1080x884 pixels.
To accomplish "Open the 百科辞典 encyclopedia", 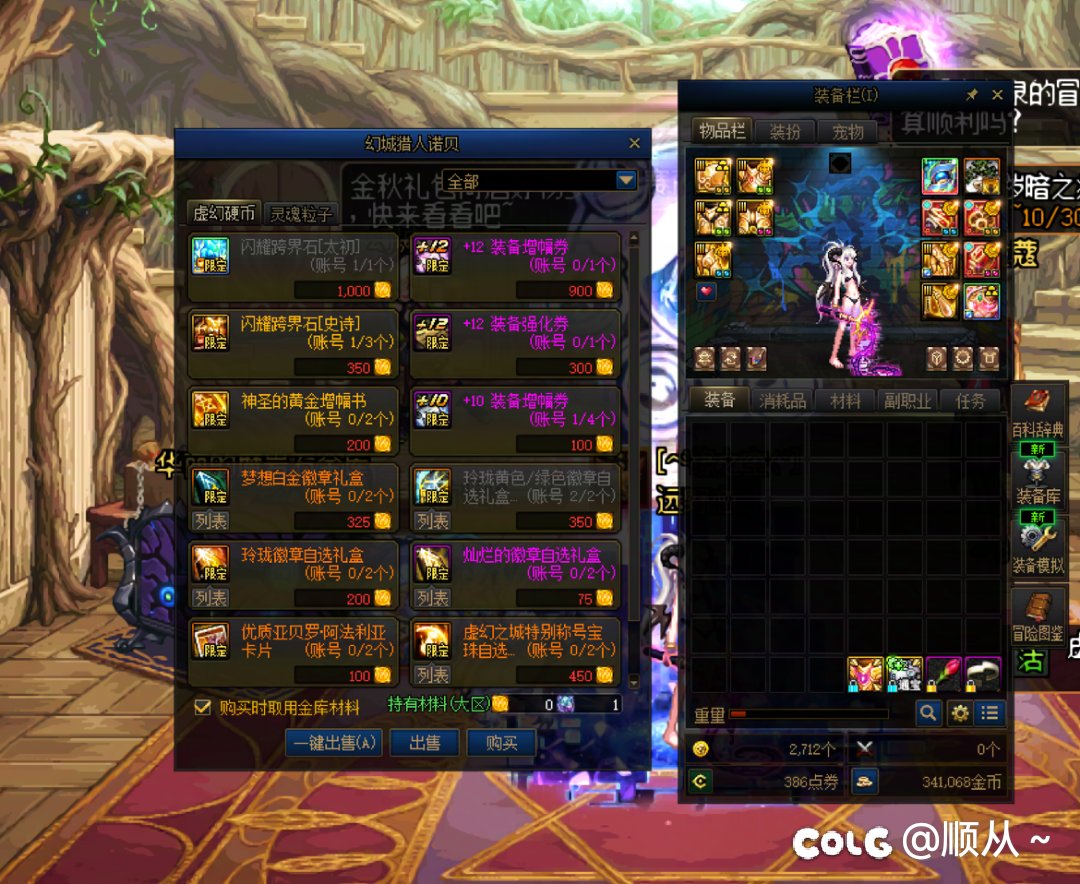I will click(1038, 412).
